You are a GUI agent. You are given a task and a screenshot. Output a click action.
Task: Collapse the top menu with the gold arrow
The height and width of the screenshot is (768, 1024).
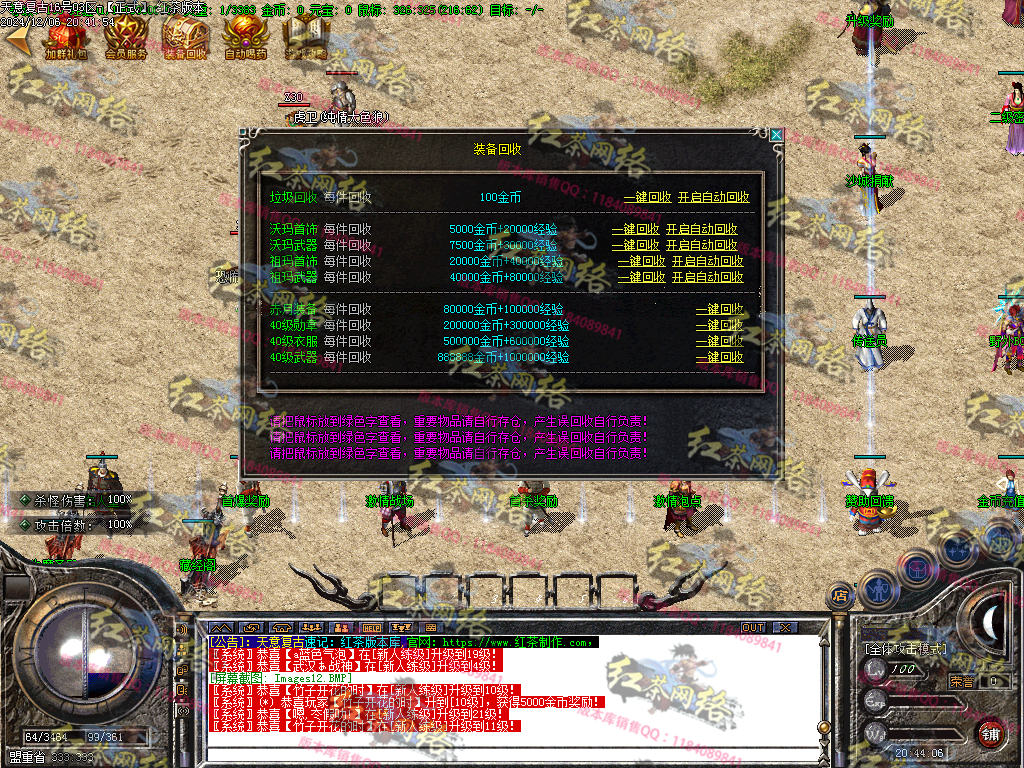tap(17, 38)
